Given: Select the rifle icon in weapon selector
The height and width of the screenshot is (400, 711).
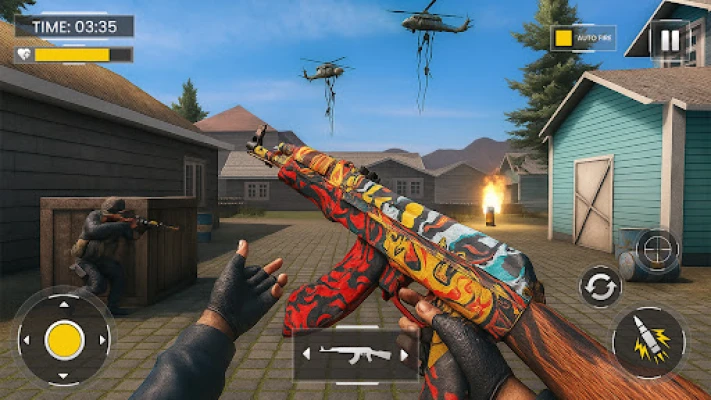Looking at the screenshot, I should (356, 354).
